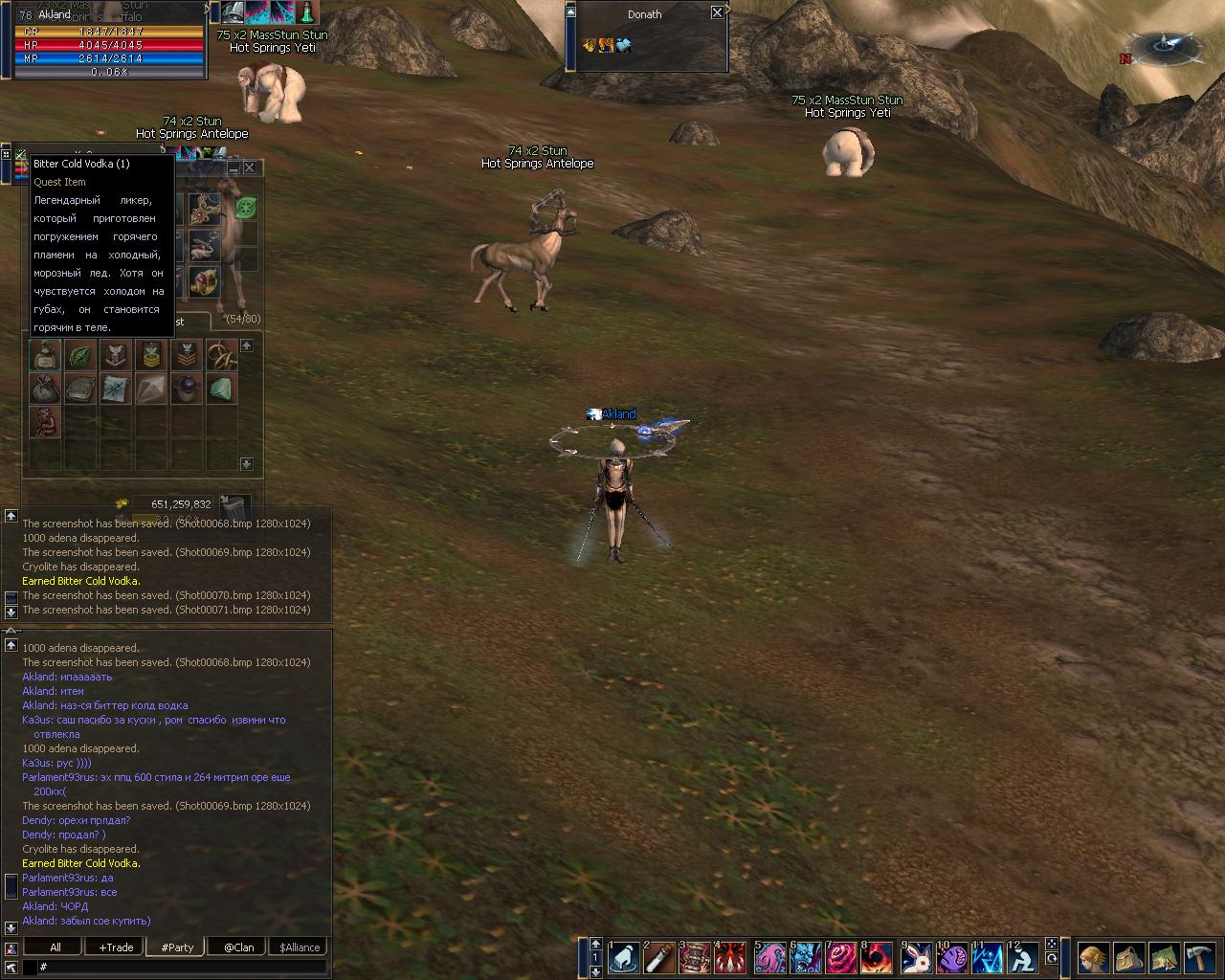1225x980 pixels.
Task: Switch to the +Trade chat tab
Action: click(116, 947)
